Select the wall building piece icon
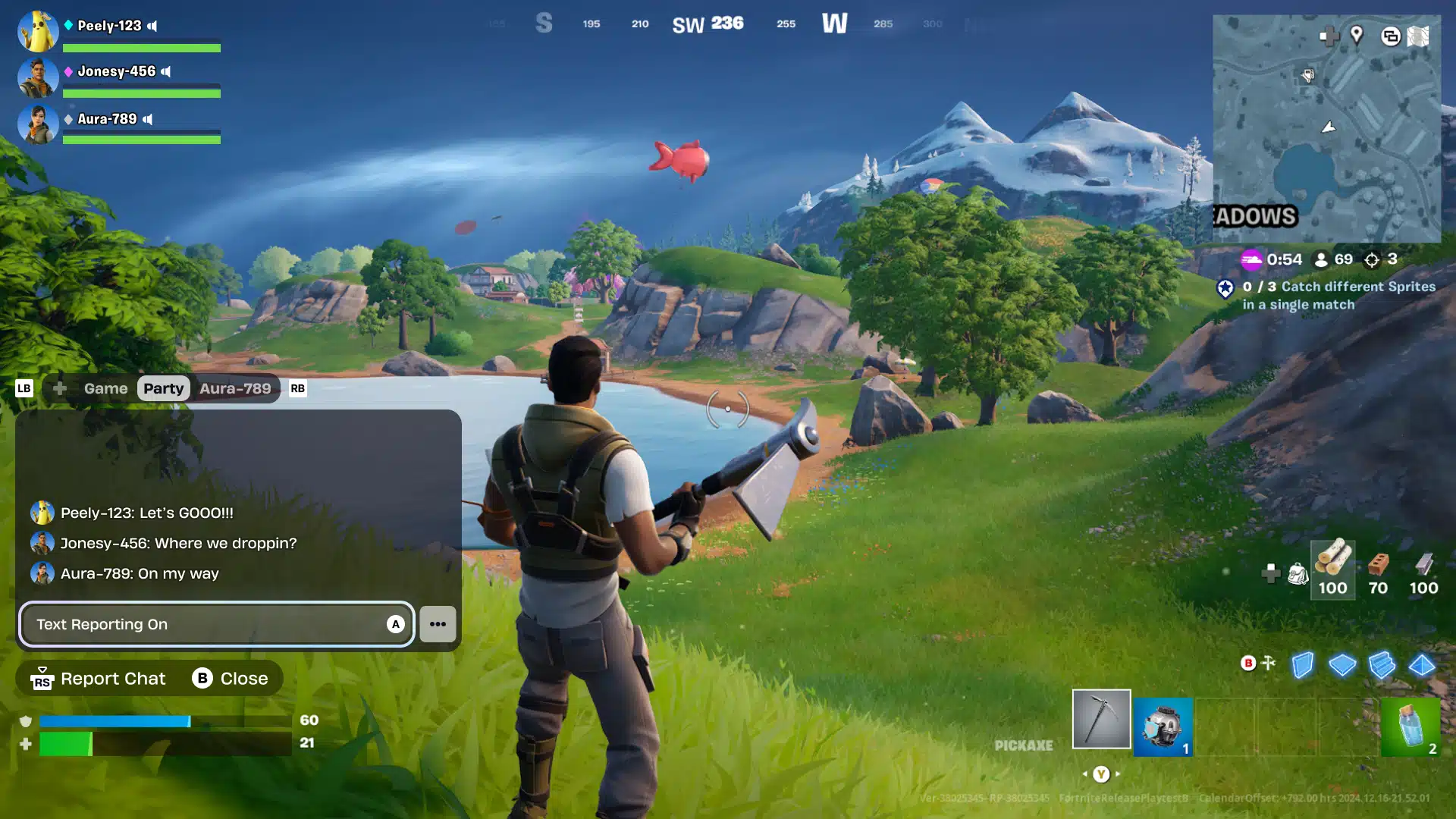The image size is (1456, 819). [1302, 665]
